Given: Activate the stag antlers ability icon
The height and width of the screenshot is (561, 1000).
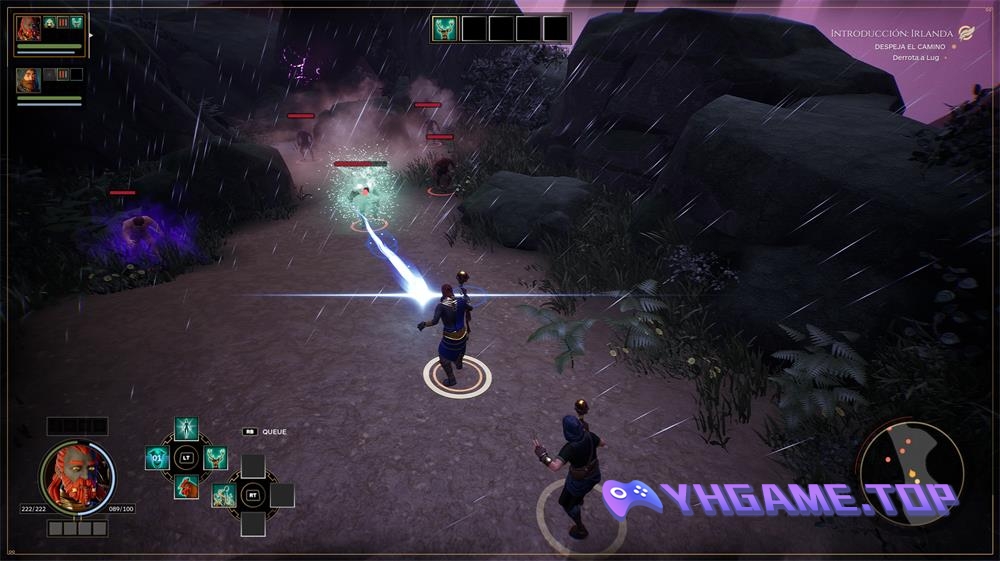Looking at the screenshot, I should coord(216,458).
